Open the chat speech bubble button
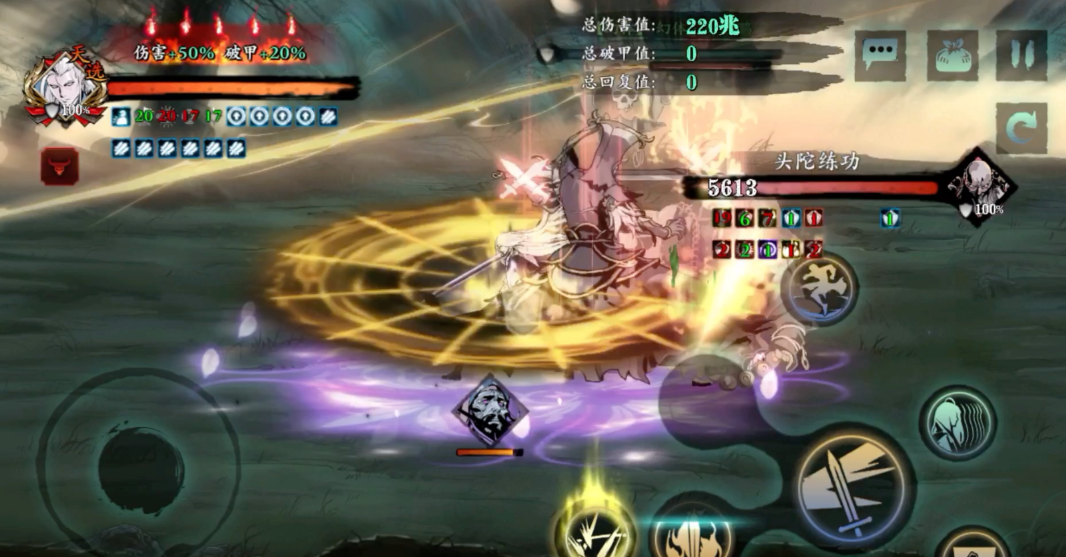 [880, 56]
